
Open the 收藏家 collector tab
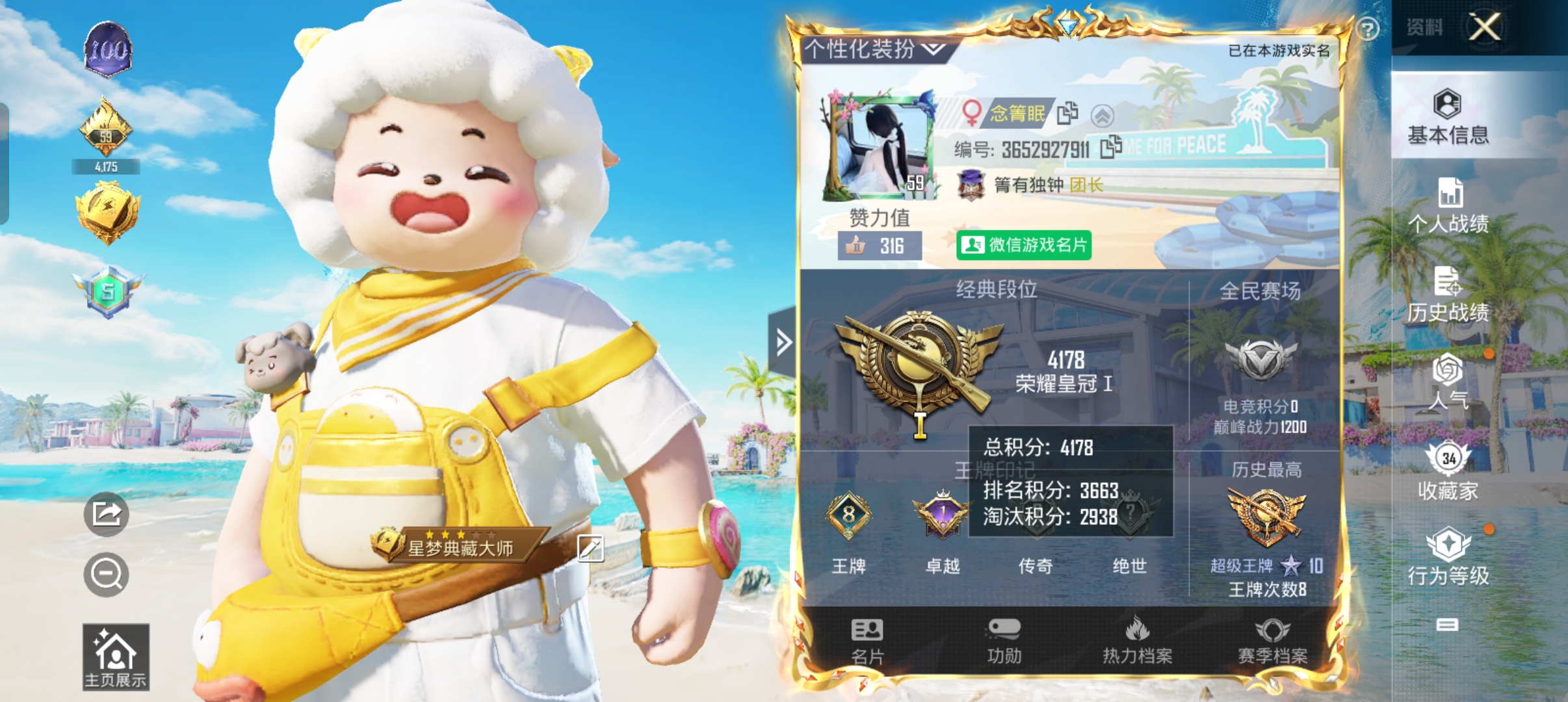[x=1448, y=471]
